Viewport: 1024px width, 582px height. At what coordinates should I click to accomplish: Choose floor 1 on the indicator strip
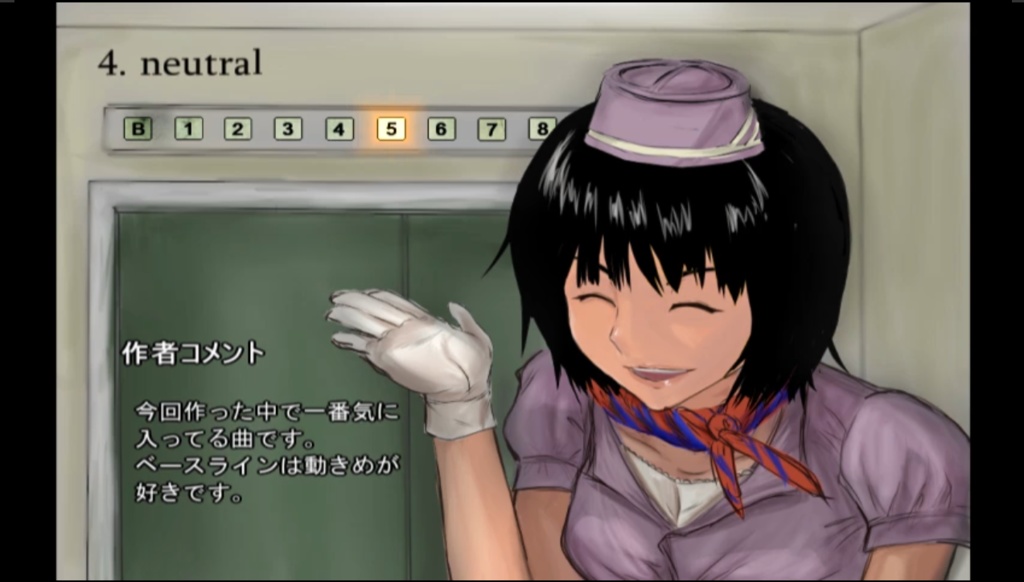[x=188, y=128]
